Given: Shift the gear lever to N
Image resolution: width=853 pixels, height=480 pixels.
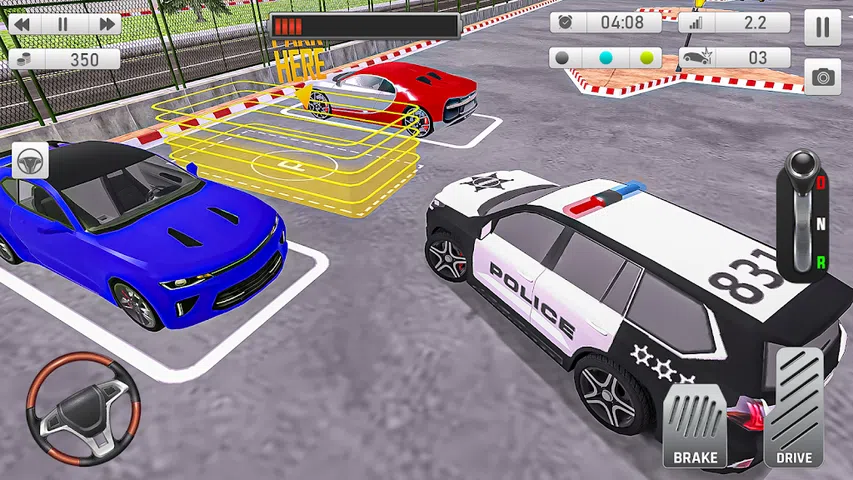Looking at the screenshot, I should 821,224.
